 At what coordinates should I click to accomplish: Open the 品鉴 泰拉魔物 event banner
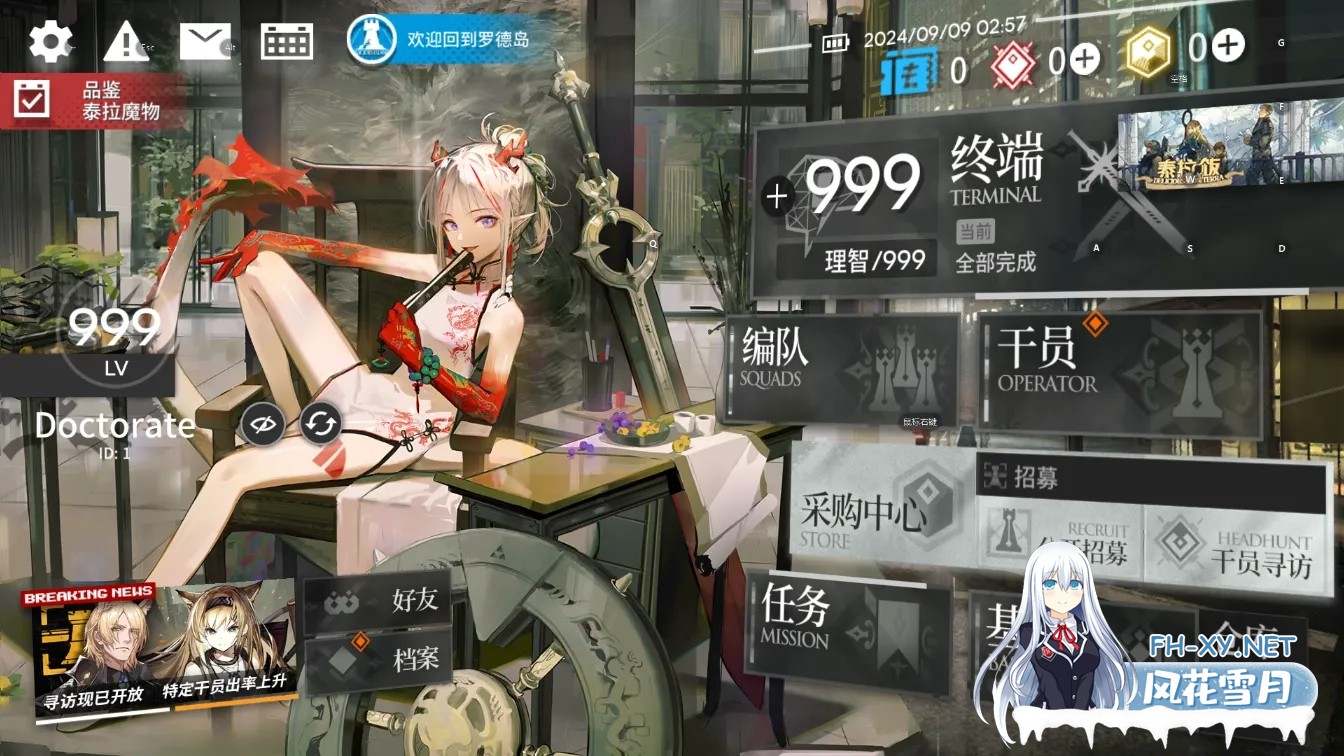(x=95, y=100)
